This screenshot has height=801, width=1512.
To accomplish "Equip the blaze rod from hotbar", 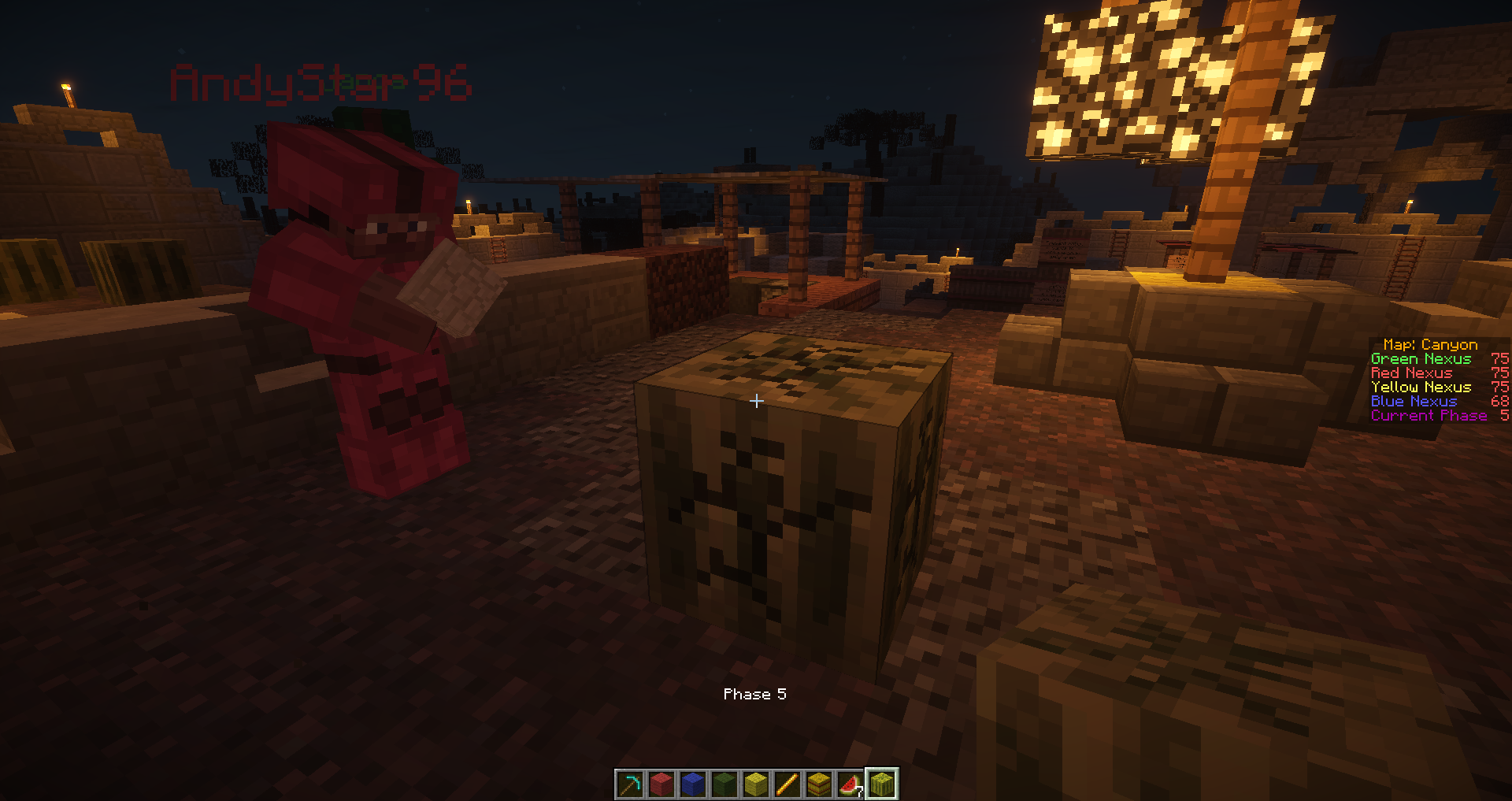I will coord(787,784).
